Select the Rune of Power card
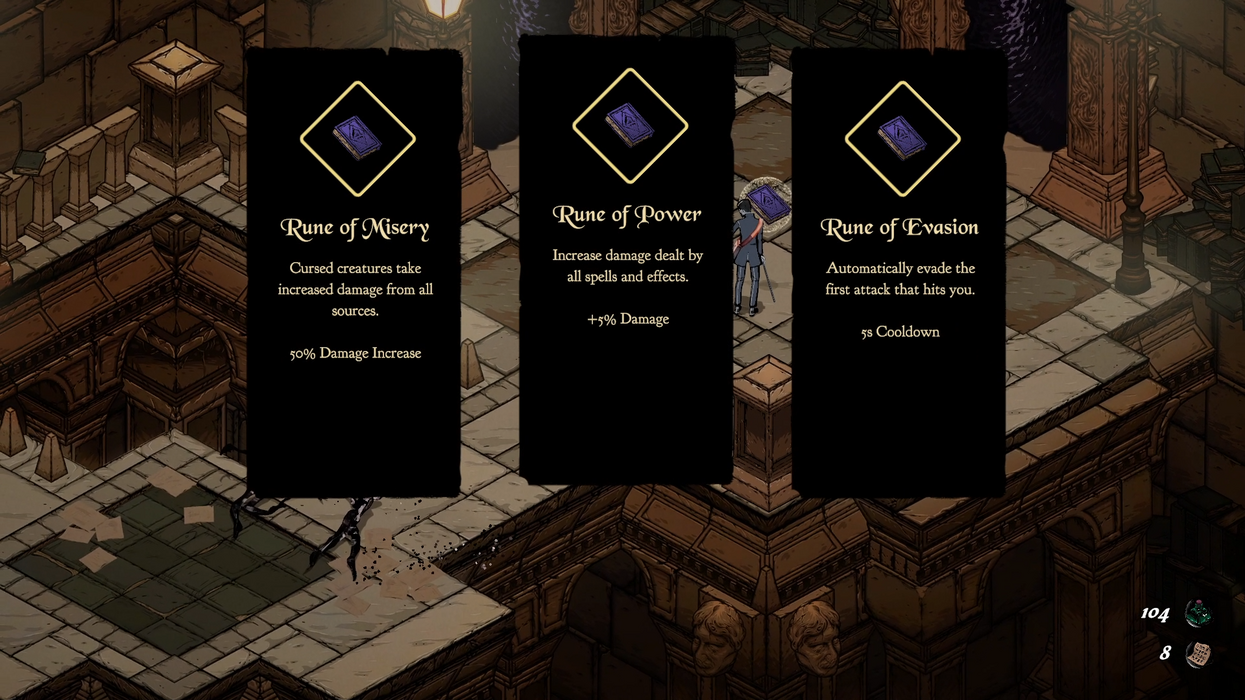Screen dimensions: 1245x700 click(x=627, y=260)
